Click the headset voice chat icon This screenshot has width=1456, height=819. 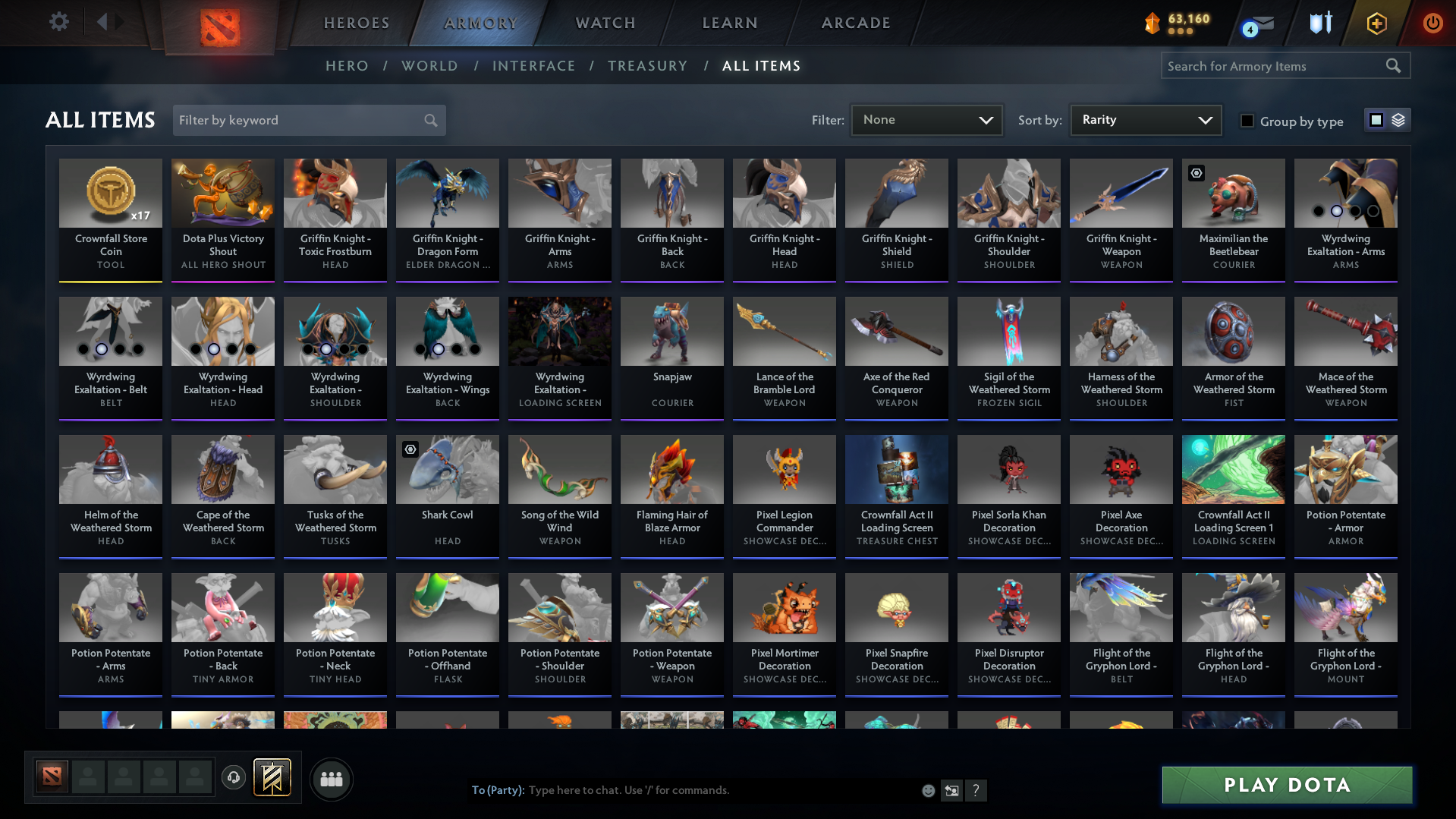click(x=234, y=779)
